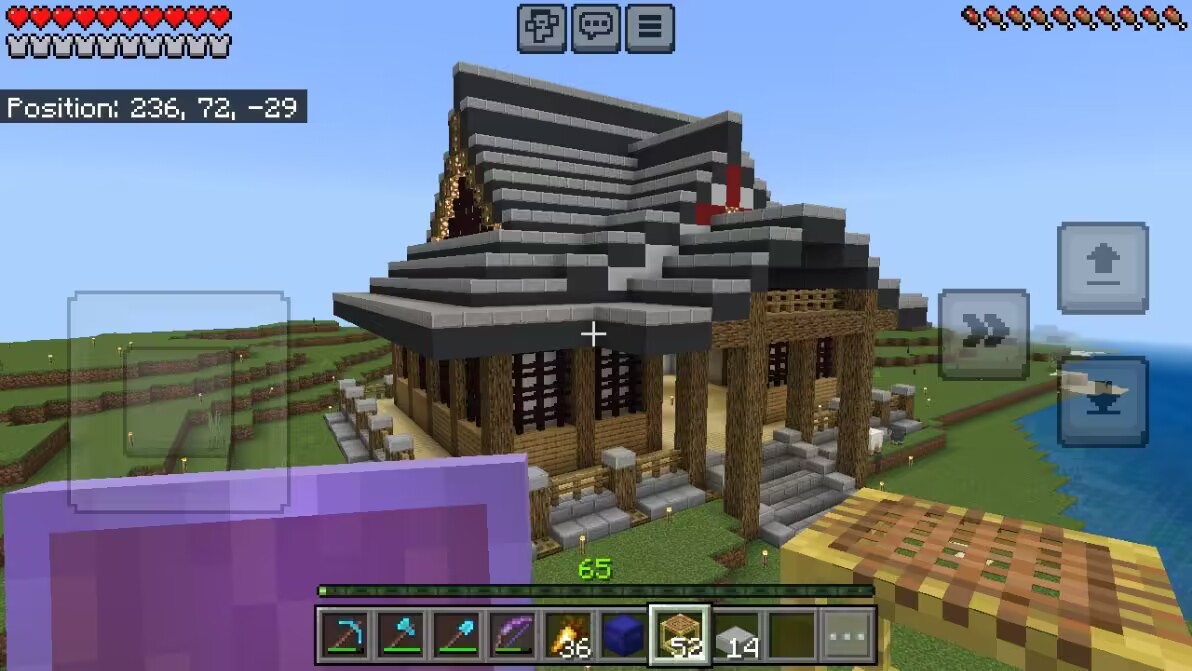Select the diamond pickaxe hotbar slot
This screenshot has width=1192, height=671.
pos(345,634)
